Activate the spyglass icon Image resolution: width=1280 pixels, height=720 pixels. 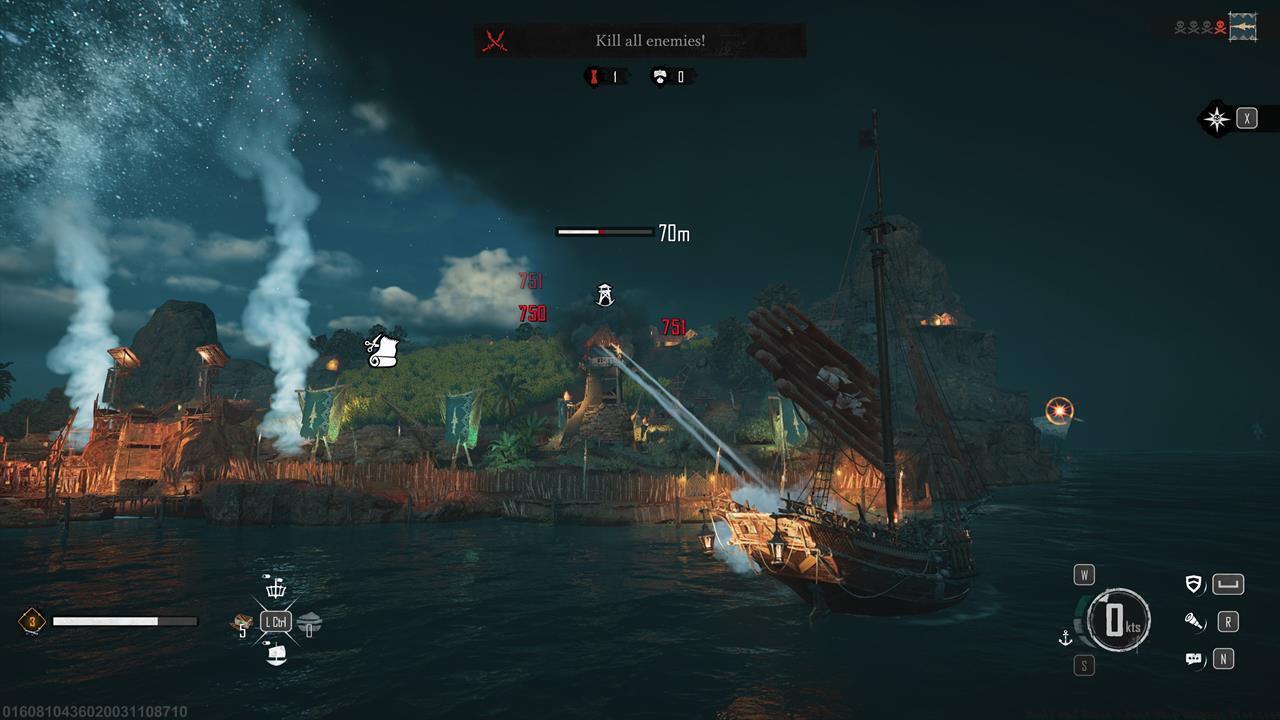[1194, 622]
